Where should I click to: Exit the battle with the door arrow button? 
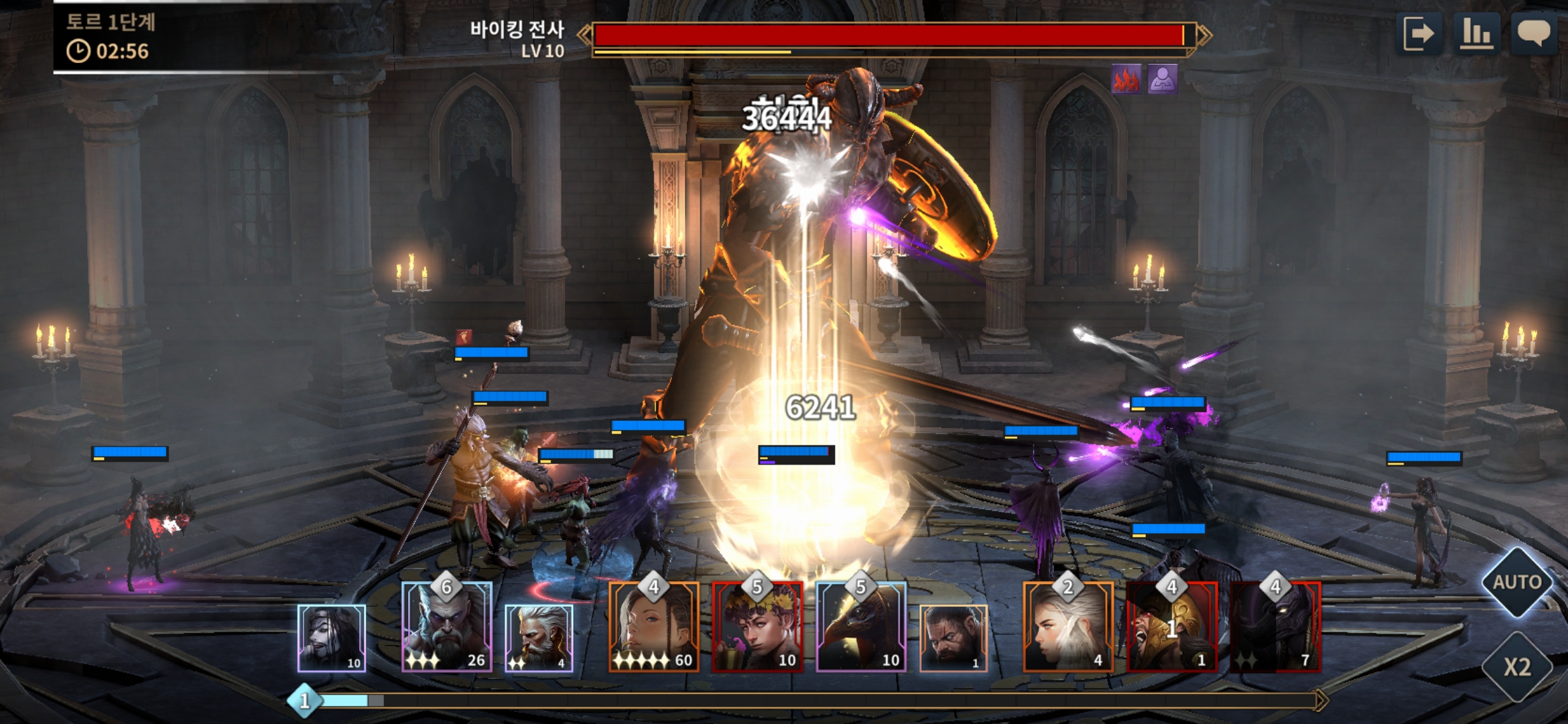click(x=1419, y=34)
